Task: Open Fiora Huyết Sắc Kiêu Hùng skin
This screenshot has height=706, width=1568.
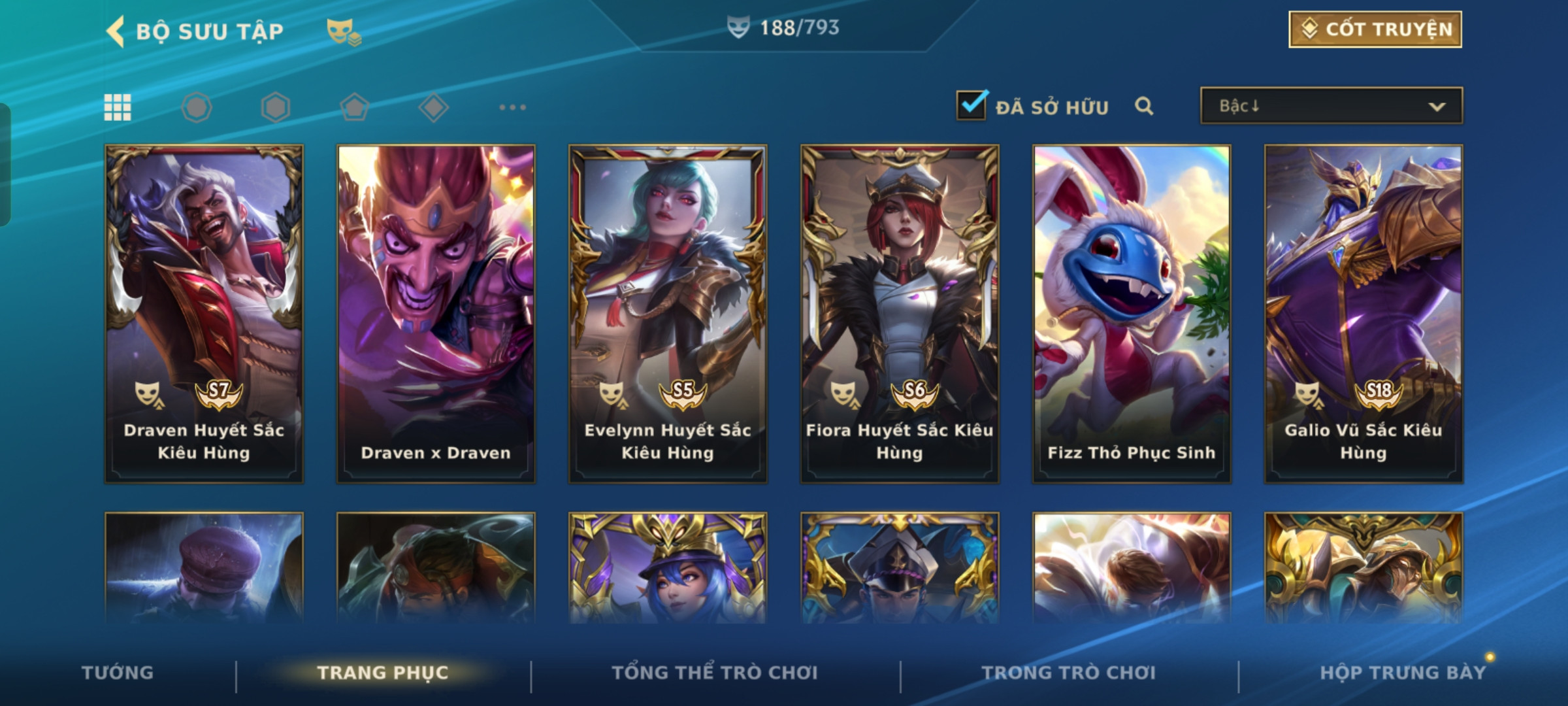Action: (900, 314)
